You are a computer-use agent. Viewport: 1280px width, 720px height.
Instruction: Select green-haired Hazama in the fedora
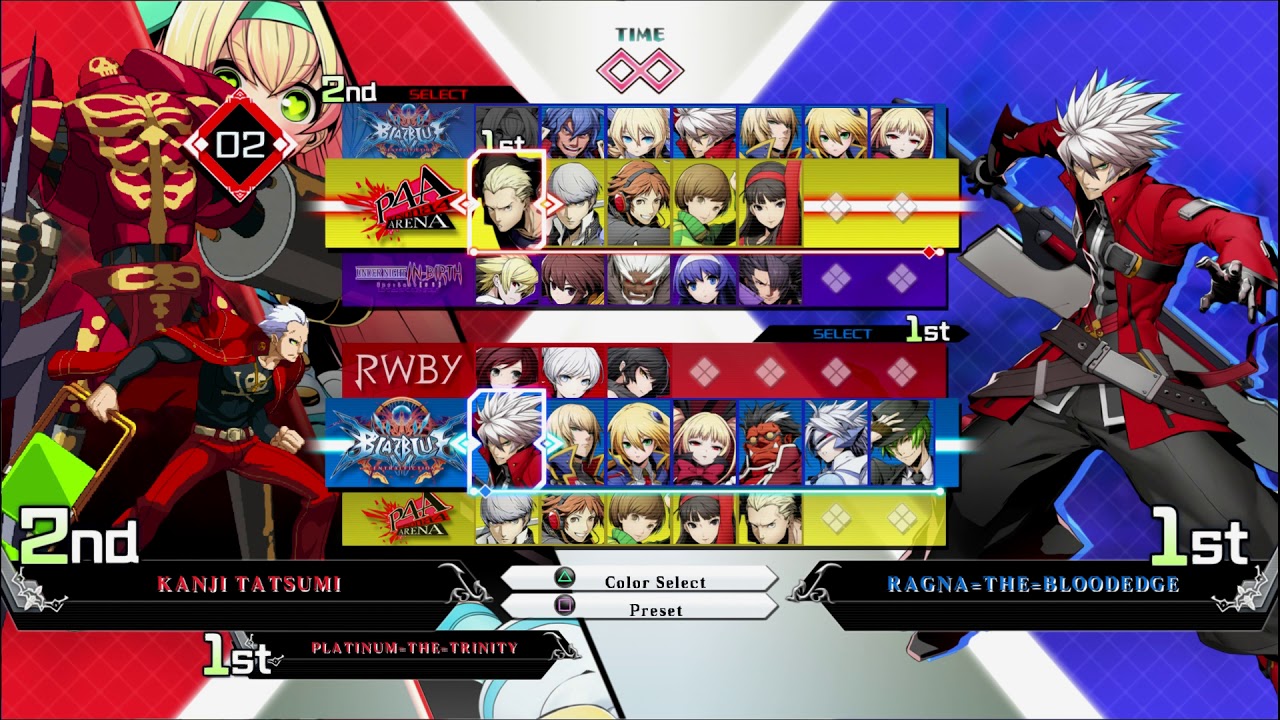pos(902,442)
